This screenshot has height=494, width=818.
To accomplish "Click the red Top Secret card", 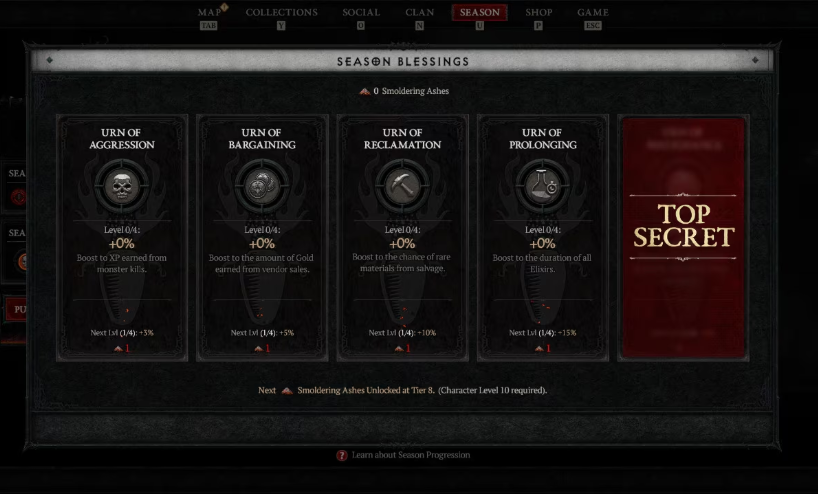I will (683, 237).
